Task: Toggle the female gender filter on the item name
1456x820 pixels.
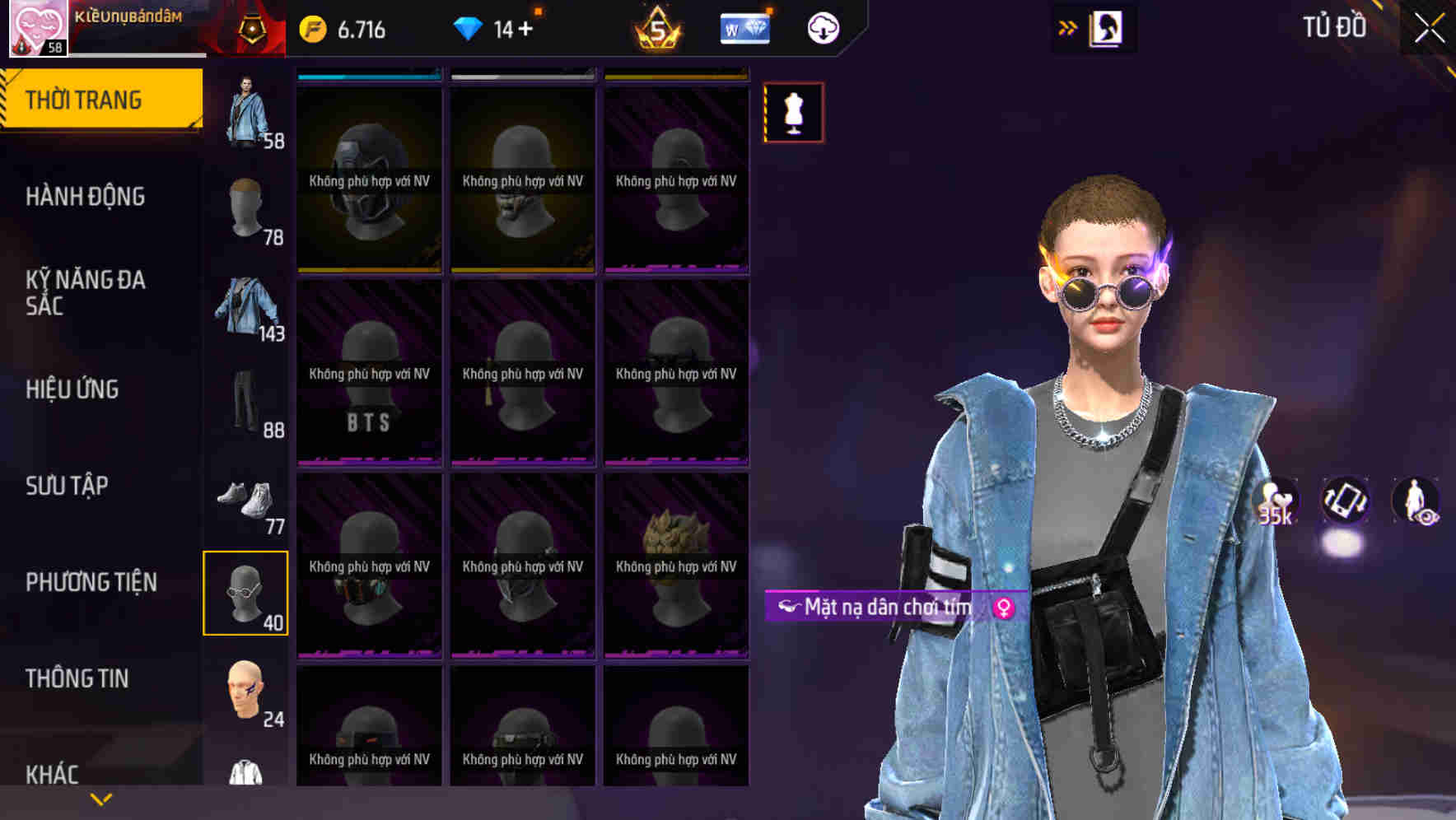Action: (x=1004, y=605)
